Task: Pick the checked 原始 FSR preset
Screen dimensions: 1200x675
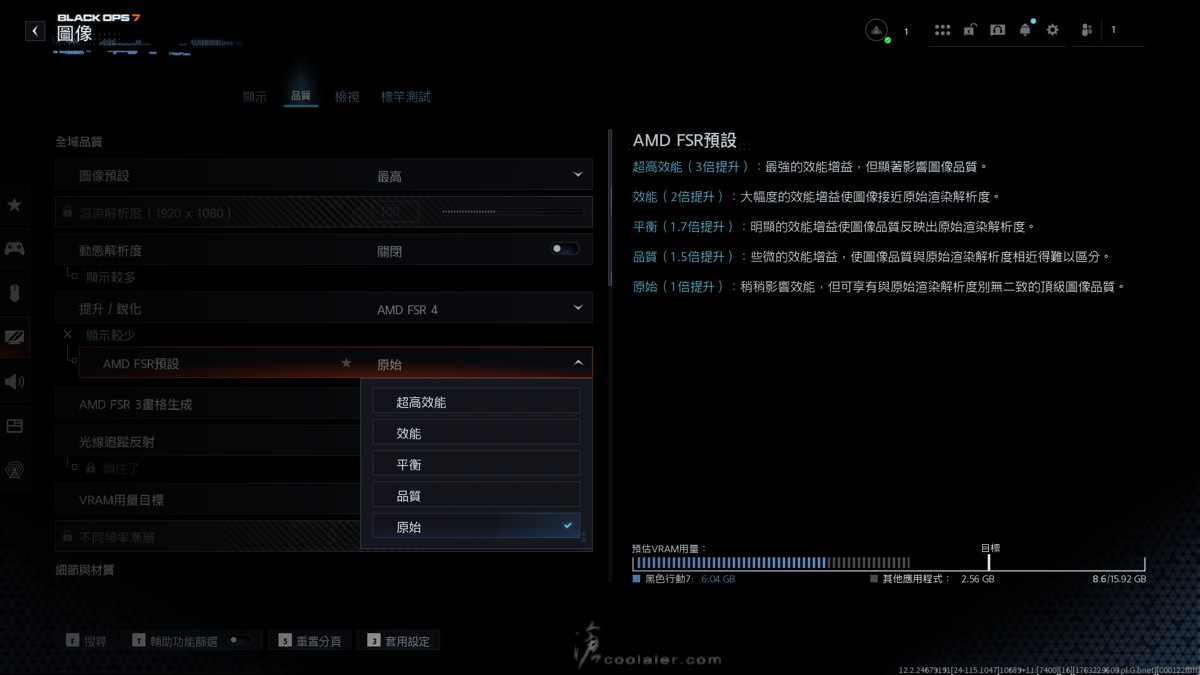Action: [476, 526]
